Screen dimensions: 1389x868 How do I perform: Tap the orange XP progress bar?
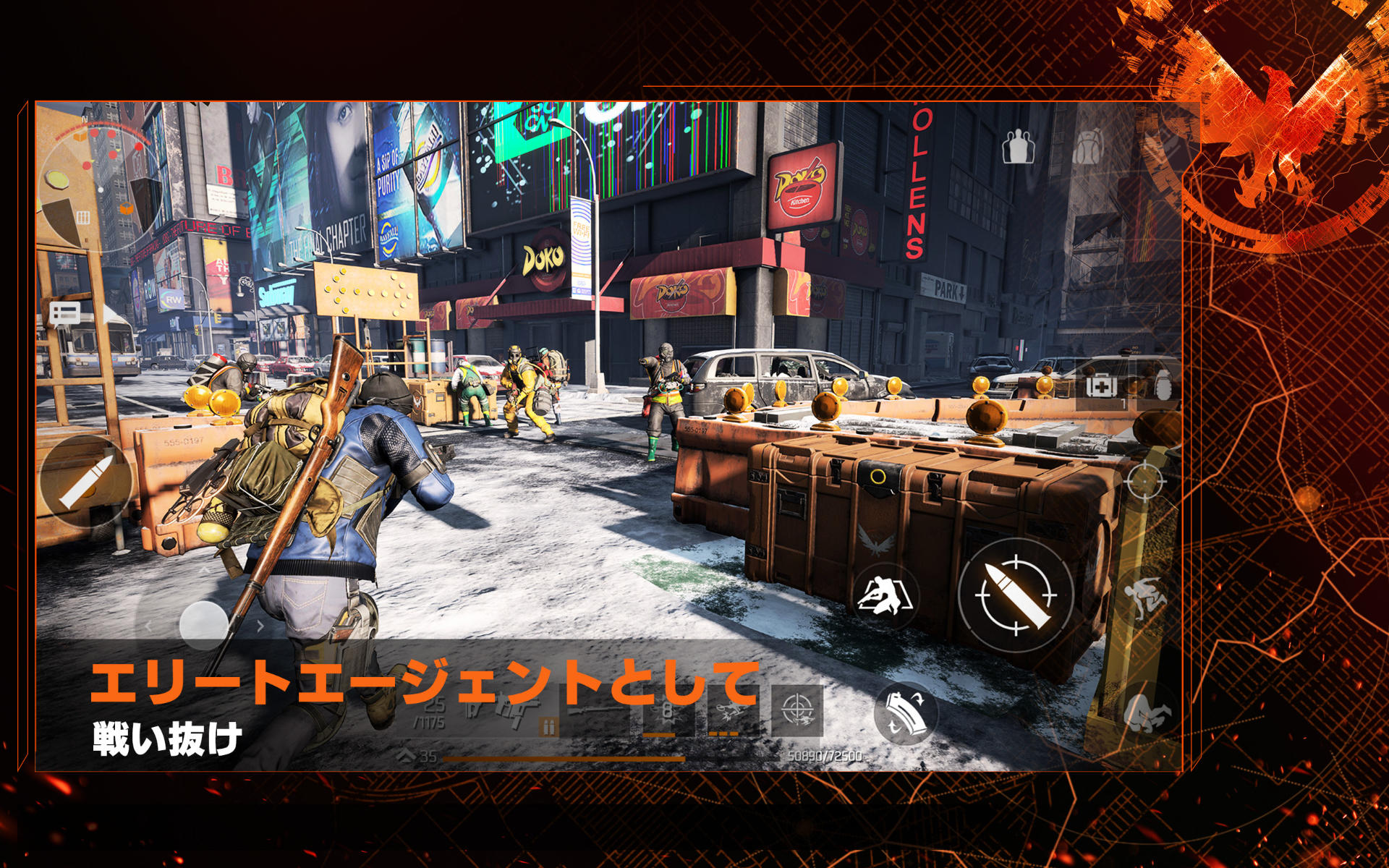pyautogui.click(x=564, y=758)
